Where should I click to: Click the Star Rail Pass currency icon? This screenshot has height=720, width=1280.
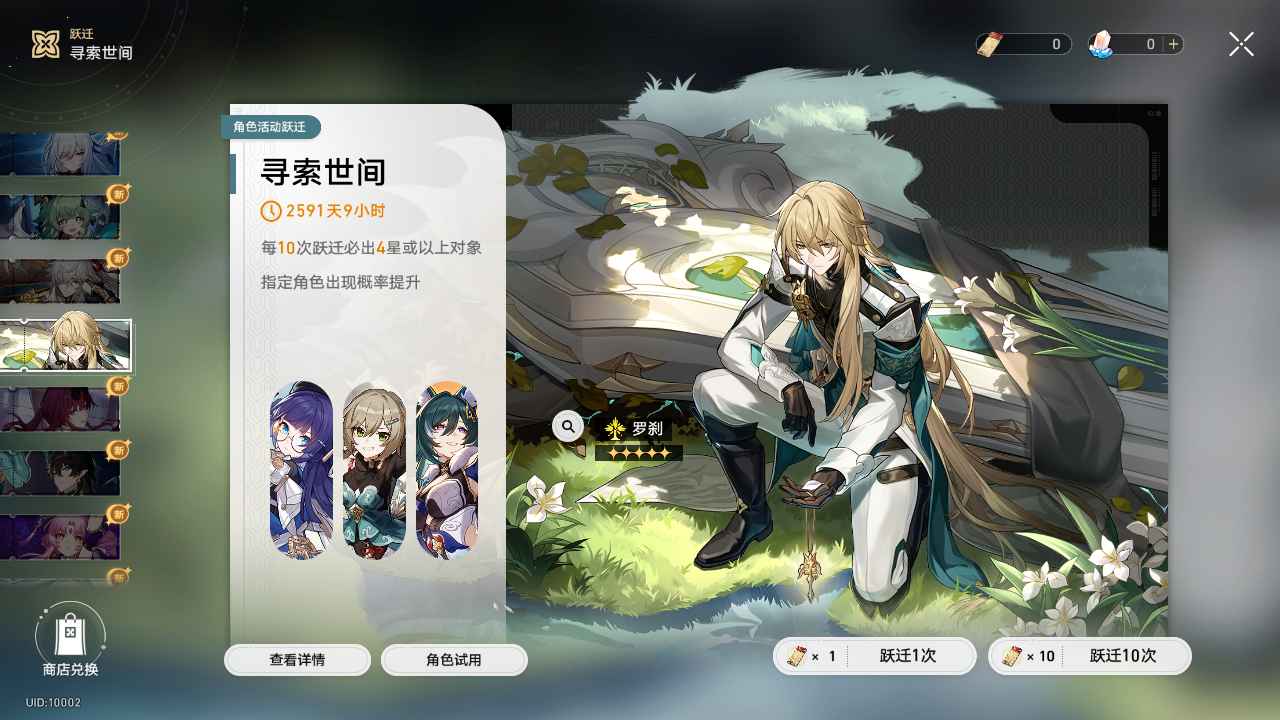pos(991,44)
